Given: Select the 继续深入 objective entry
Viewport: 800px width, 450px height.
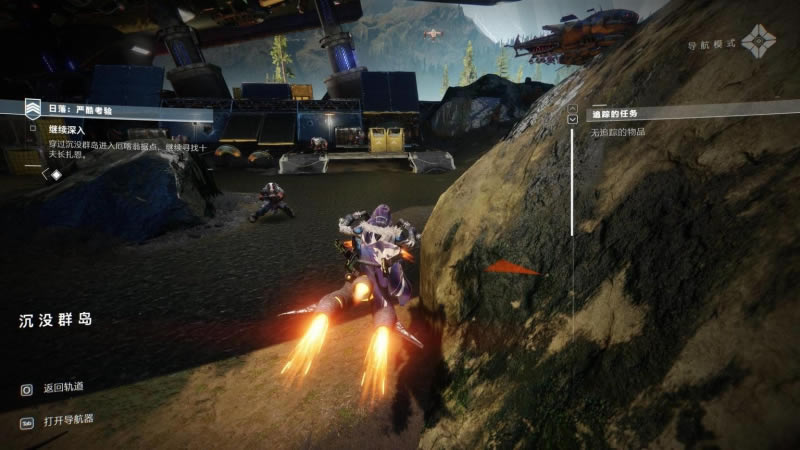Looking at the screenshot, I should [x=66, y=129].
